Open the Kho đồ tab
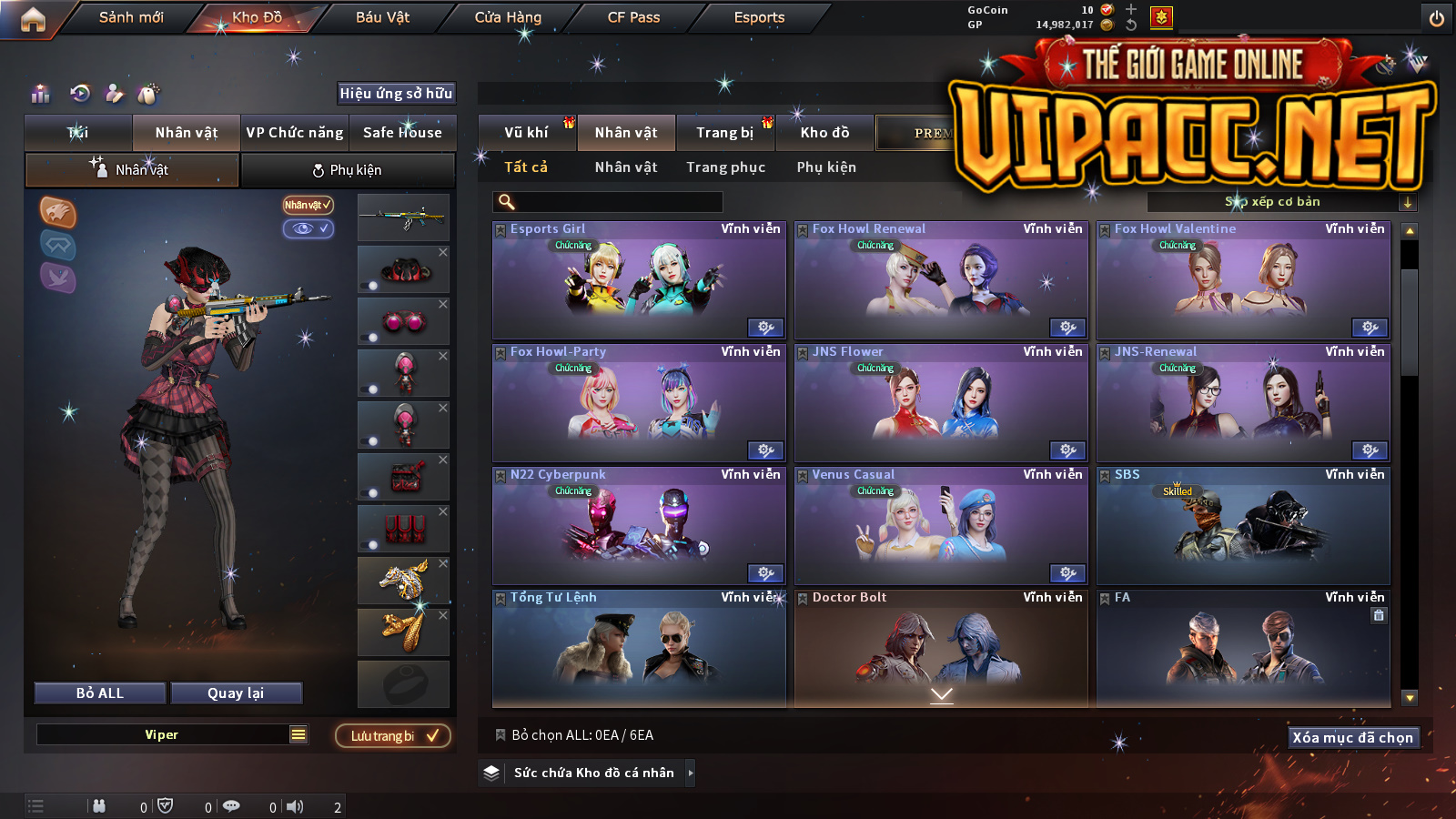Screen dimensions: 1456x819 click(824, 133)
